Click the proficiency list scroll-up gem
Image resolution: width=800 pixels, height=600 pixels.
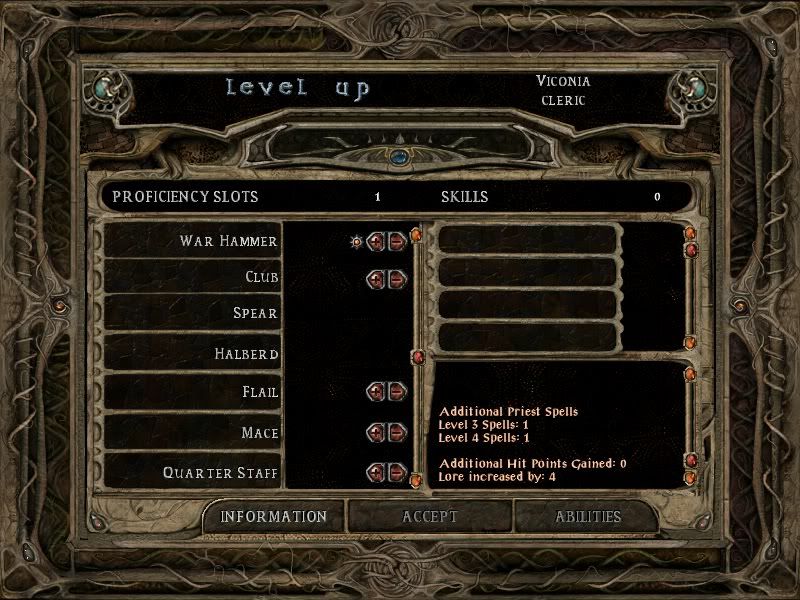pos(416,235)
